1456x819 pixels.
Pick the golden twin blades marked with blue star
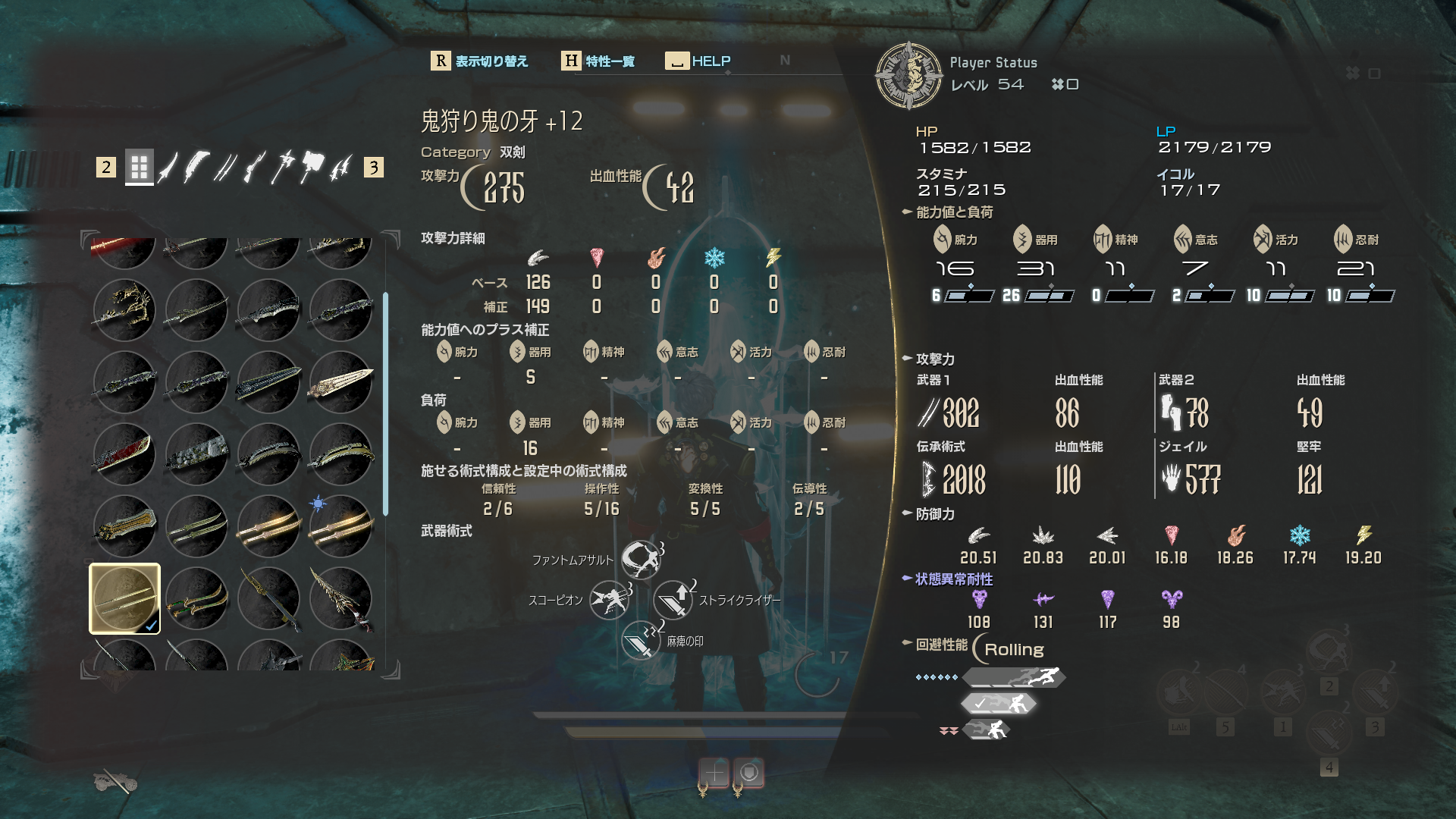(341, 526)
